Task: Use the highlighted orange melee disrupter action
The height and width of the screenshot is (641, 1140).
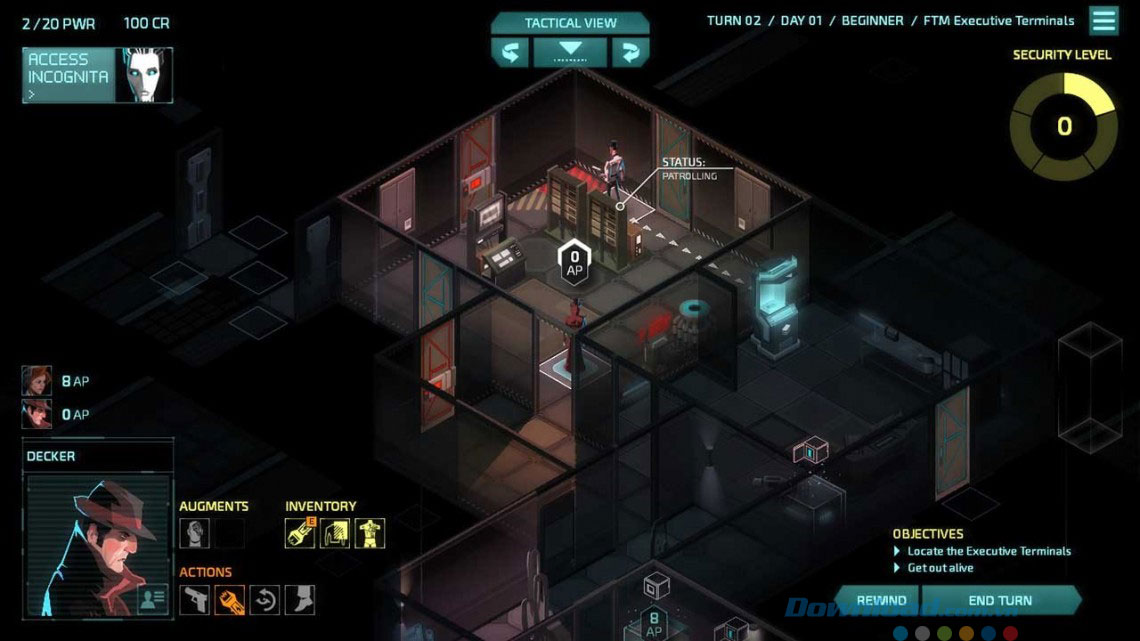Action: (x=230, y=599)
